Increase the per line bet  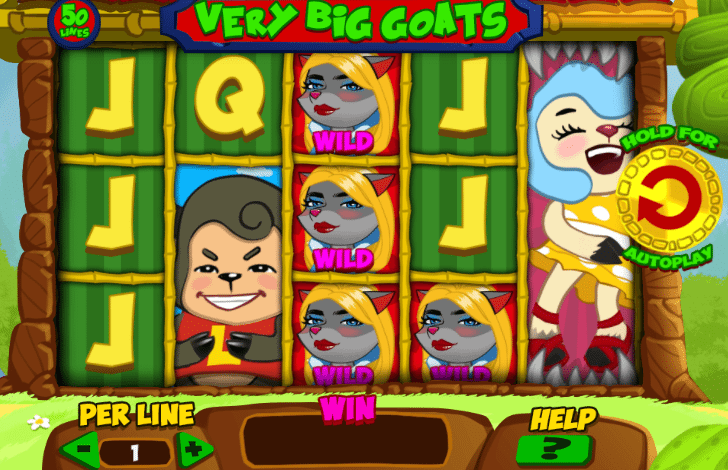point(193,449)
